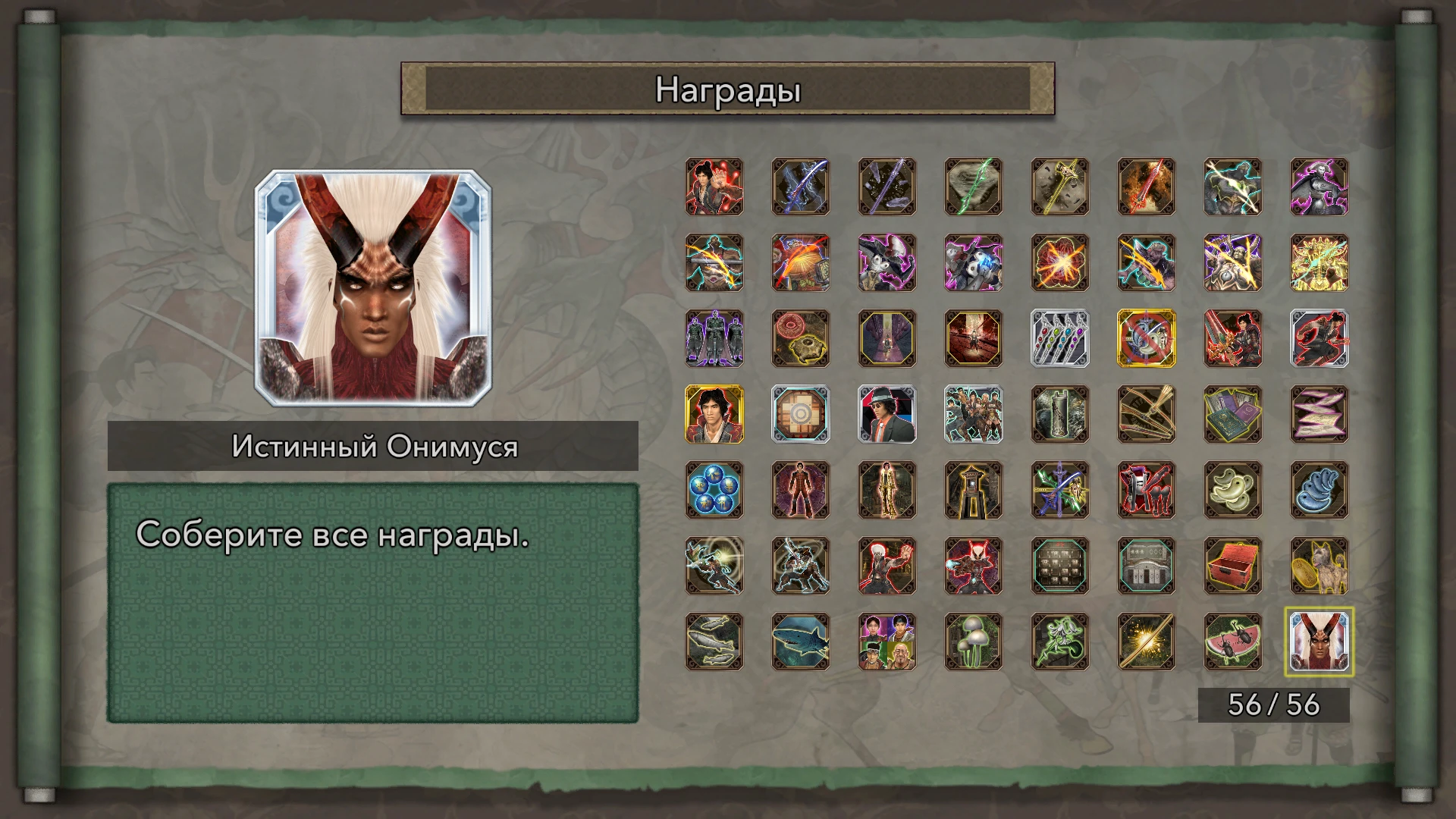Select the whale shark reward icon
The image size is (1456, 819).
[800, 643]
